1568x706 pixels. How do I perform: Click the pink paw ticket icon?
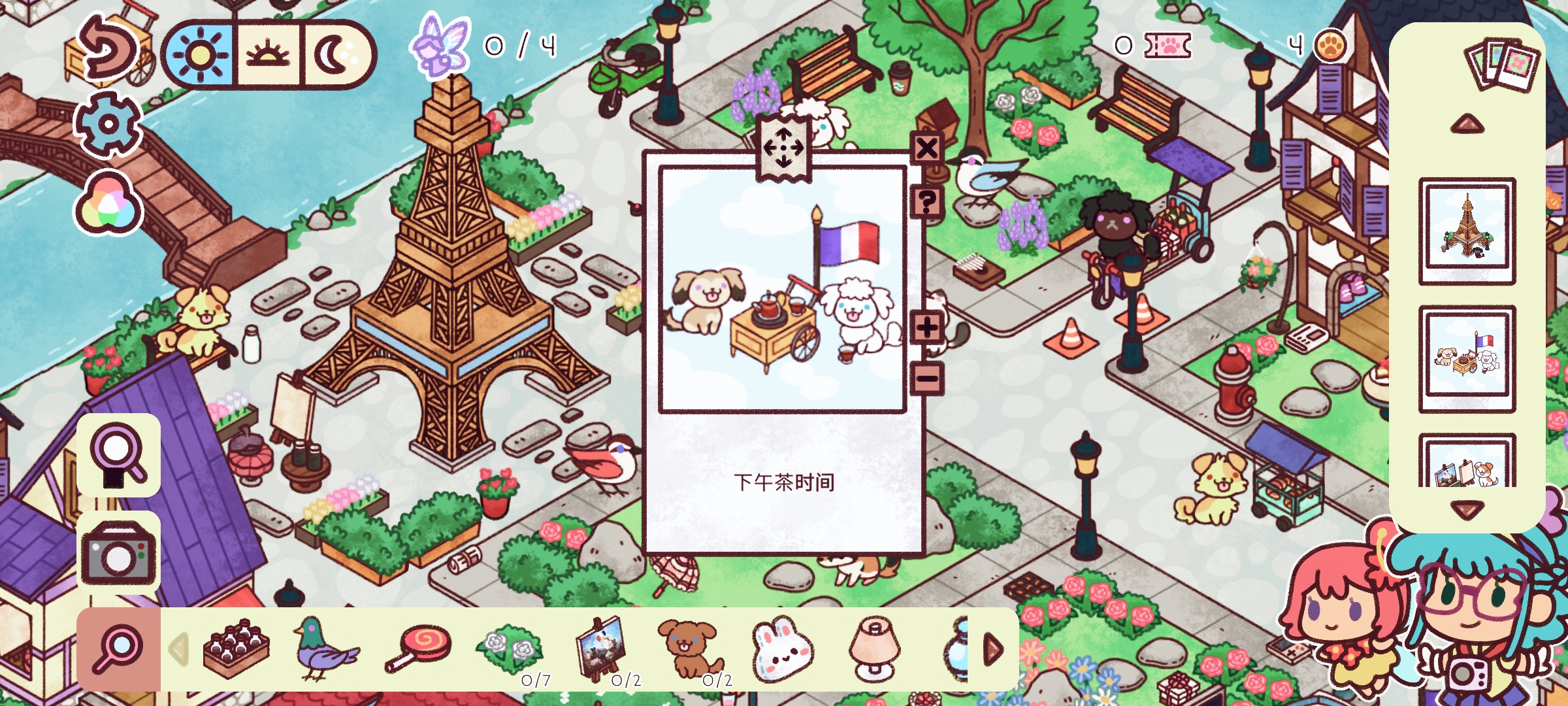(1167, 47)
